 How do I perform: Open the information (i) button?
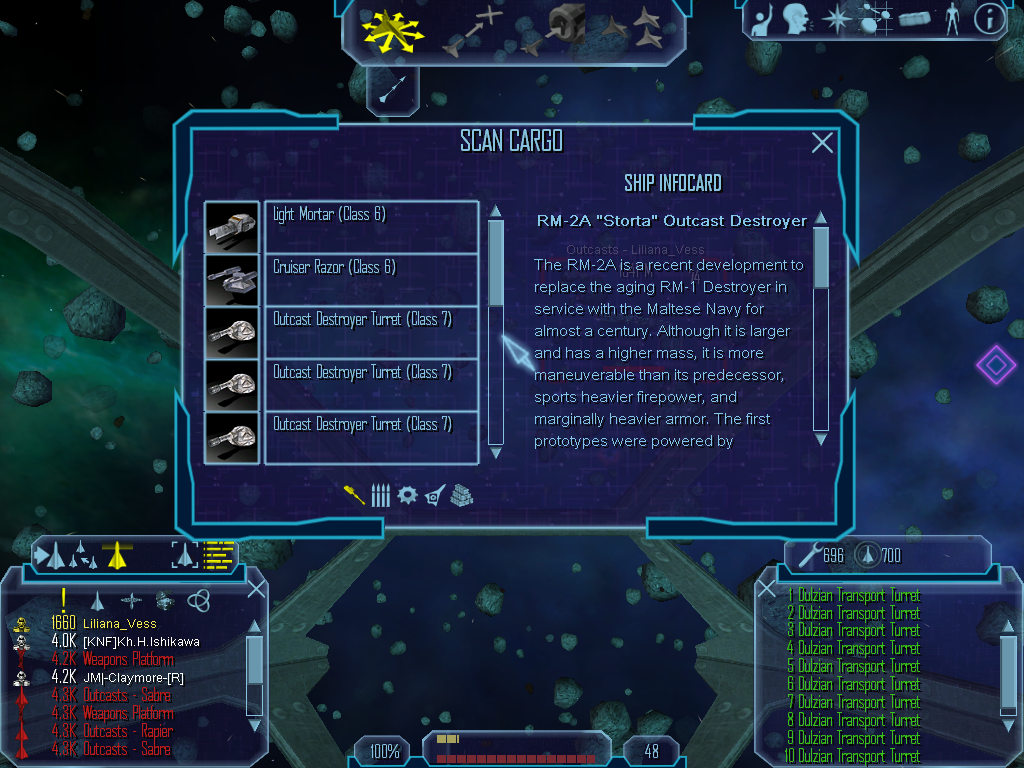[989, 18]
